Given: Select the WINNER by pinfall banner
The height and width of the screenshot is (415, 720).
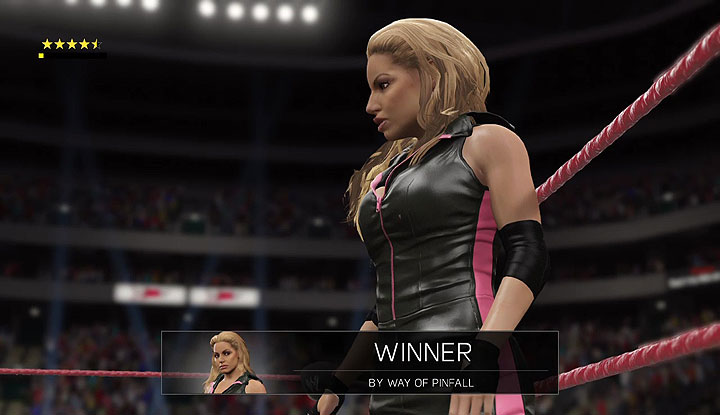Looking at the screenshot, I should (x=421, y=362).
